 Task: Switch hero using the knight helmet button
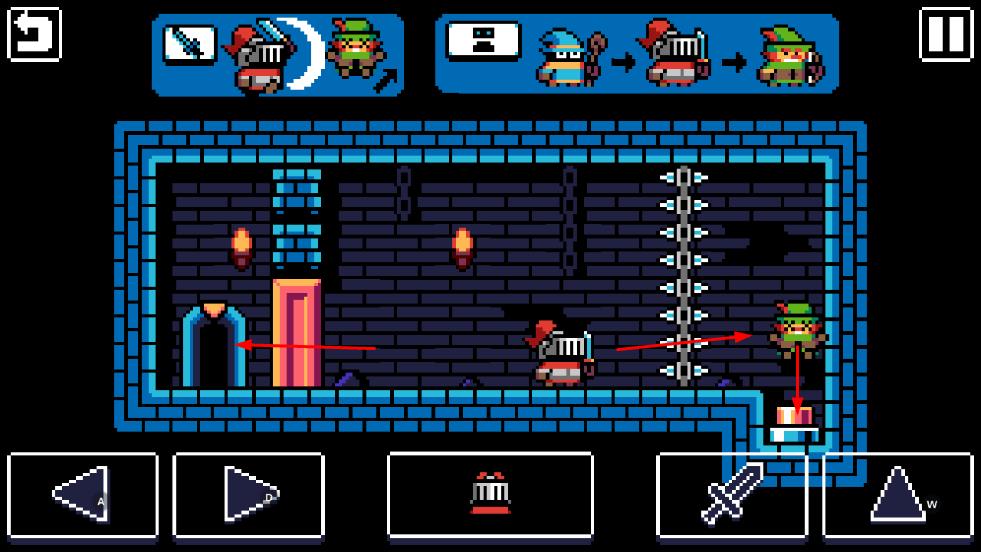(490, 494)
